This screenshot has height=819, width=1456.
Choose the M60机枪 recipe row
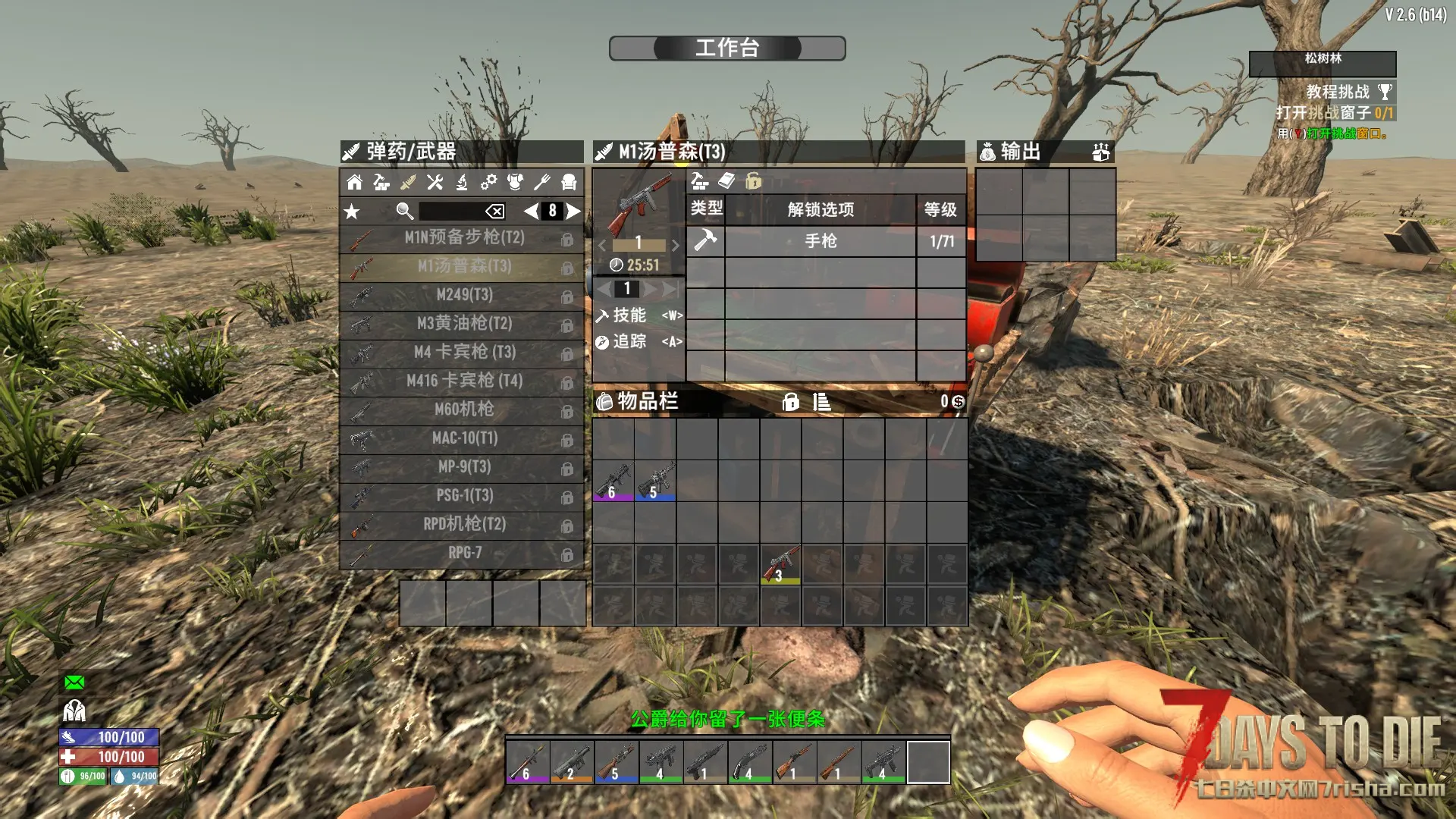tap(463, 409)
